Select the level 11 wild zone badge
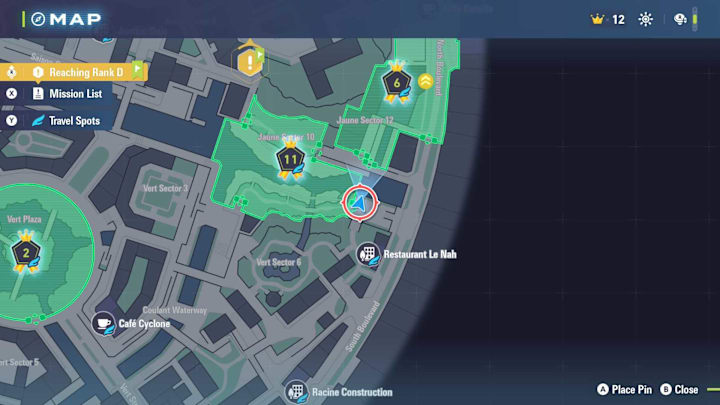 pos(291,160)
